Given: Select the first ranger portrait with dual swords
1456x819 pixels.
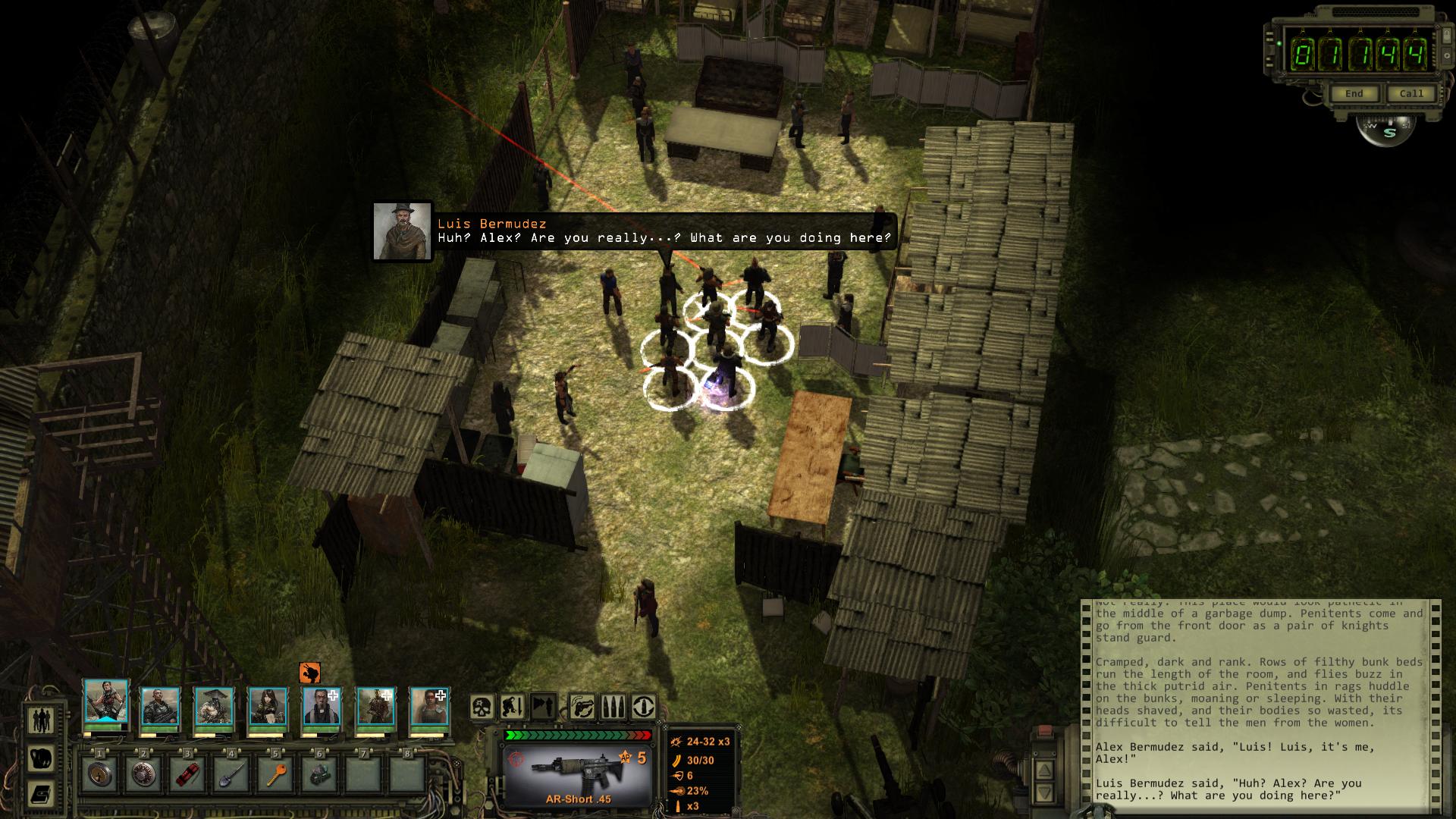Looking at the screenshot, I should tap(105, 704).
